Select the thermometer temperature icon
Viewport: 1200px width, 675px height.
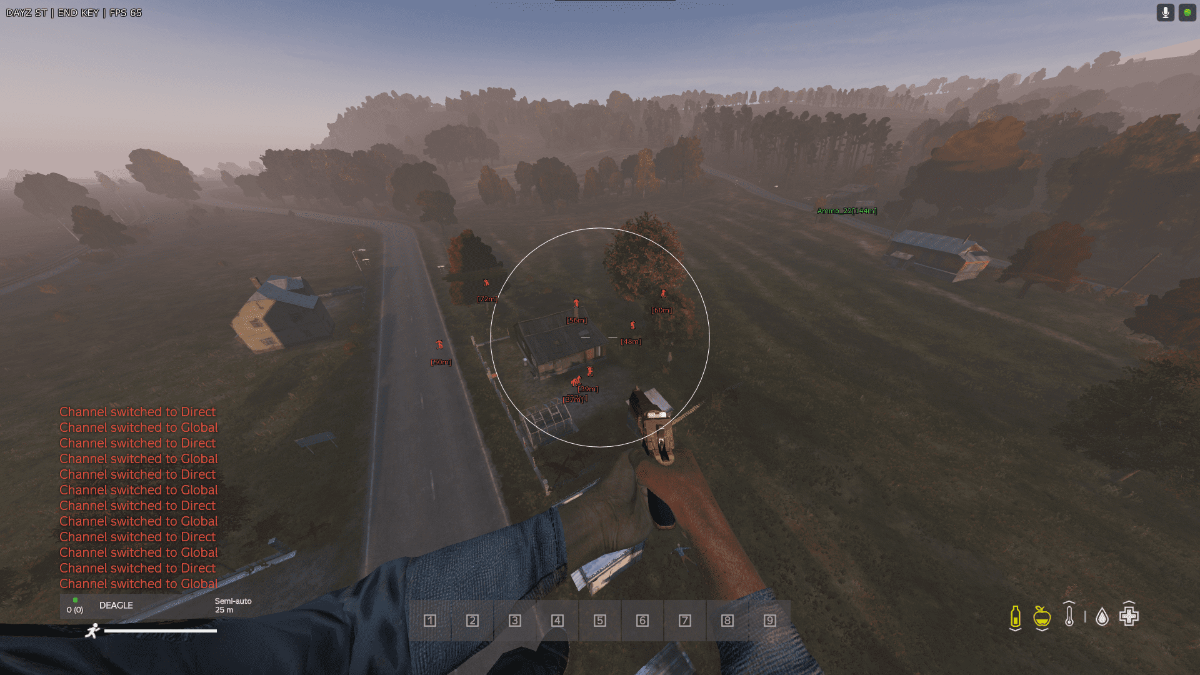1069,616
